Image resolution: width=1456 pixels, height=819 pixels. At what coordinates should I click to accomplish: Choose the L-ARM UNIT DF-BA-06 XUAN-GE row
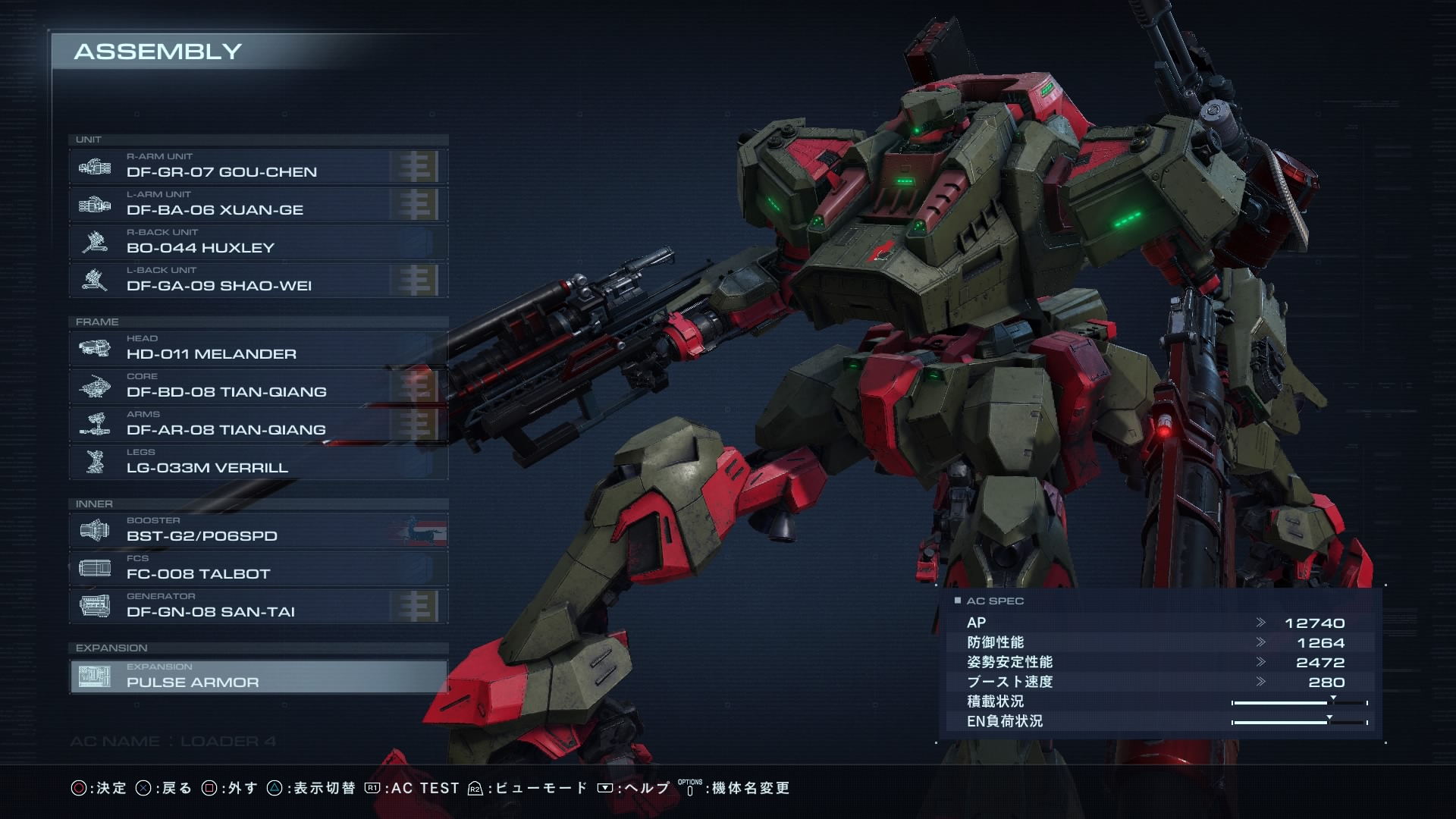[x=258, y=204]
